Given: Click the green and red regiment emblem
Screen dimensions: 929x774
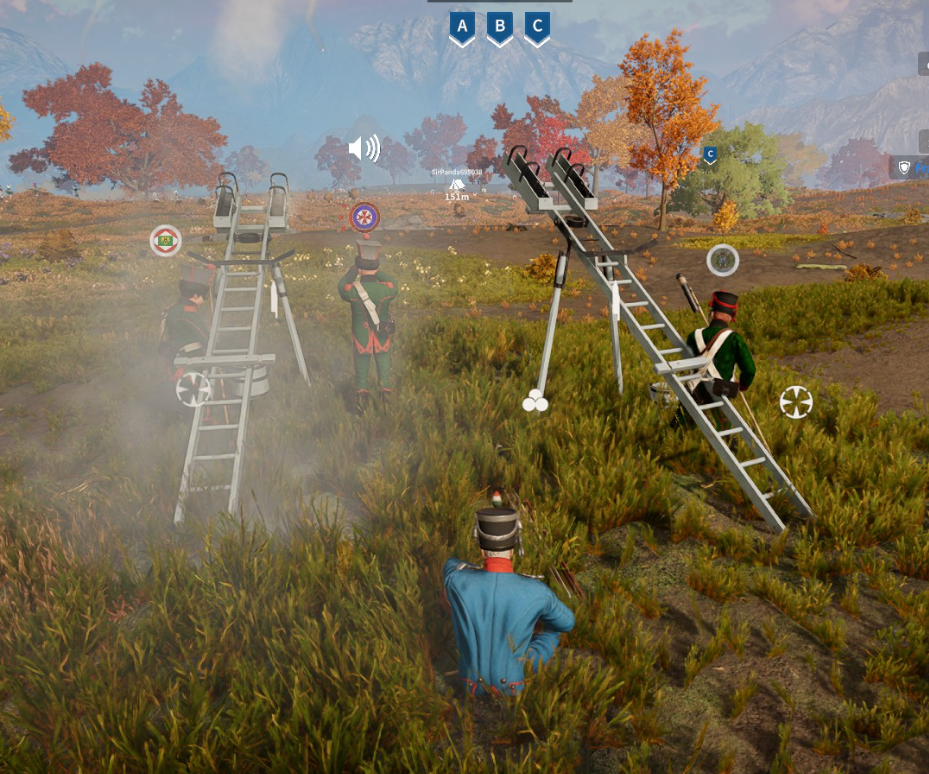Looking at the screenshot, I should [166, 240].
